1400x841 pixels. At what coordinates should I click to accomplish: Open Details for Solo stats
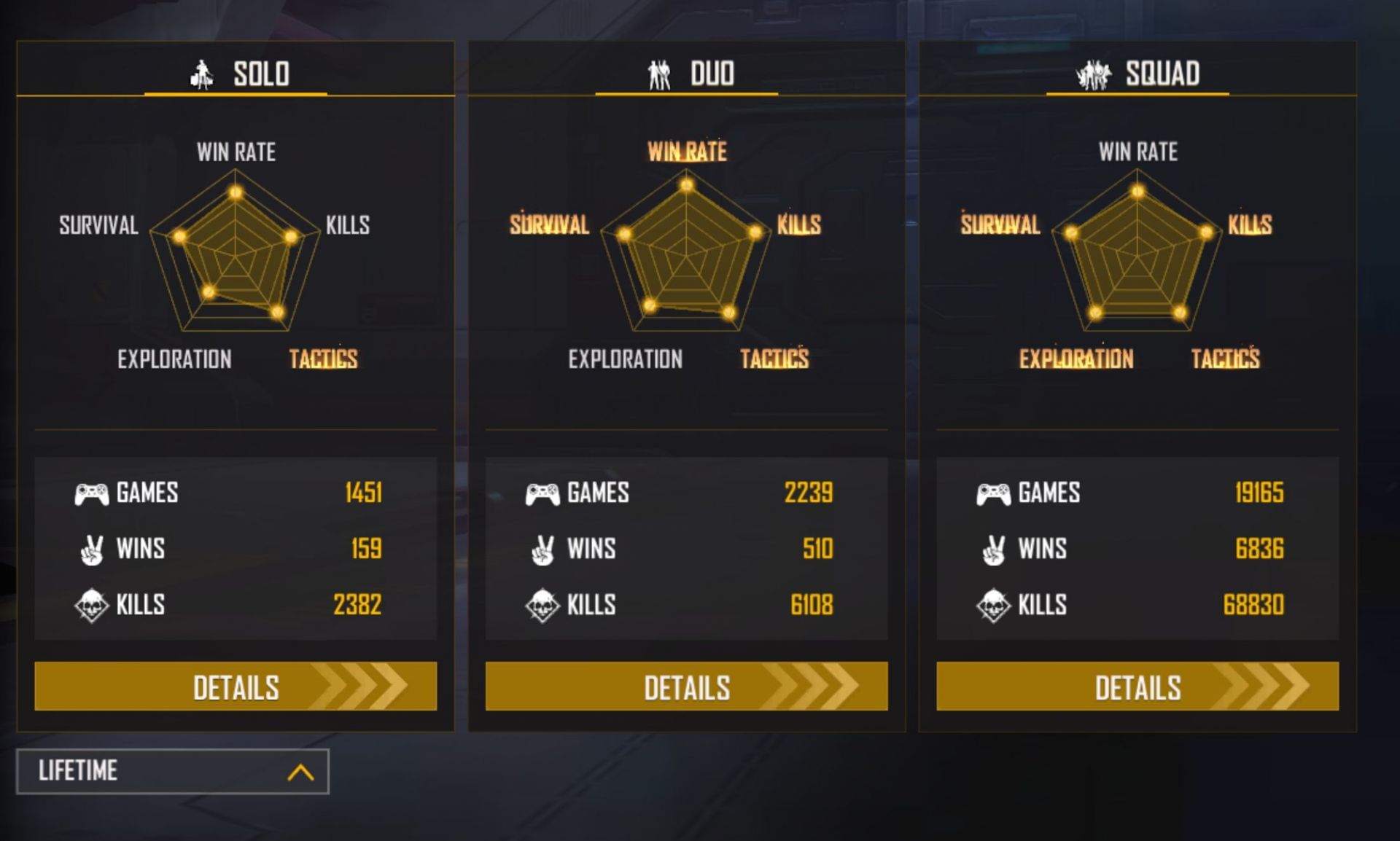click(236, 687)
